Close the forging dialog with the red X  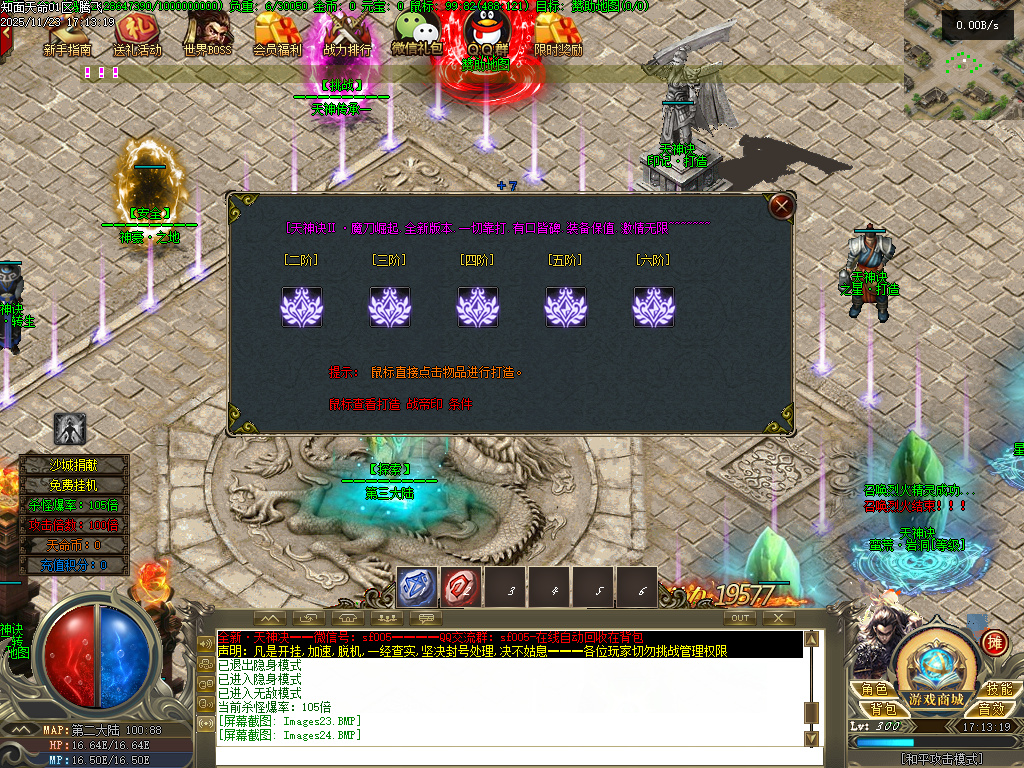(782, 207)
